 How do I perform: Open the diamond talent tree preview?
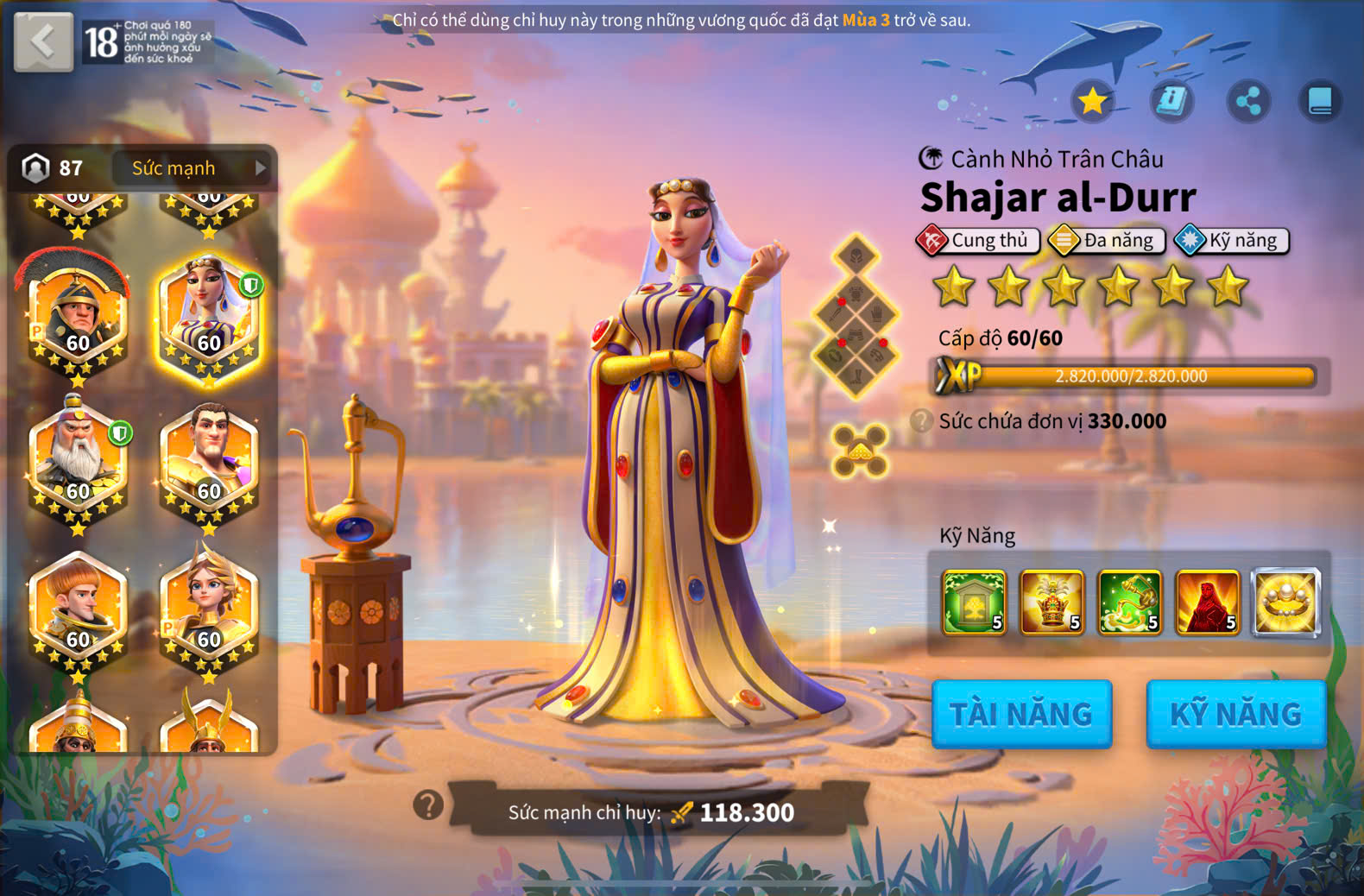tap(856, 316)
